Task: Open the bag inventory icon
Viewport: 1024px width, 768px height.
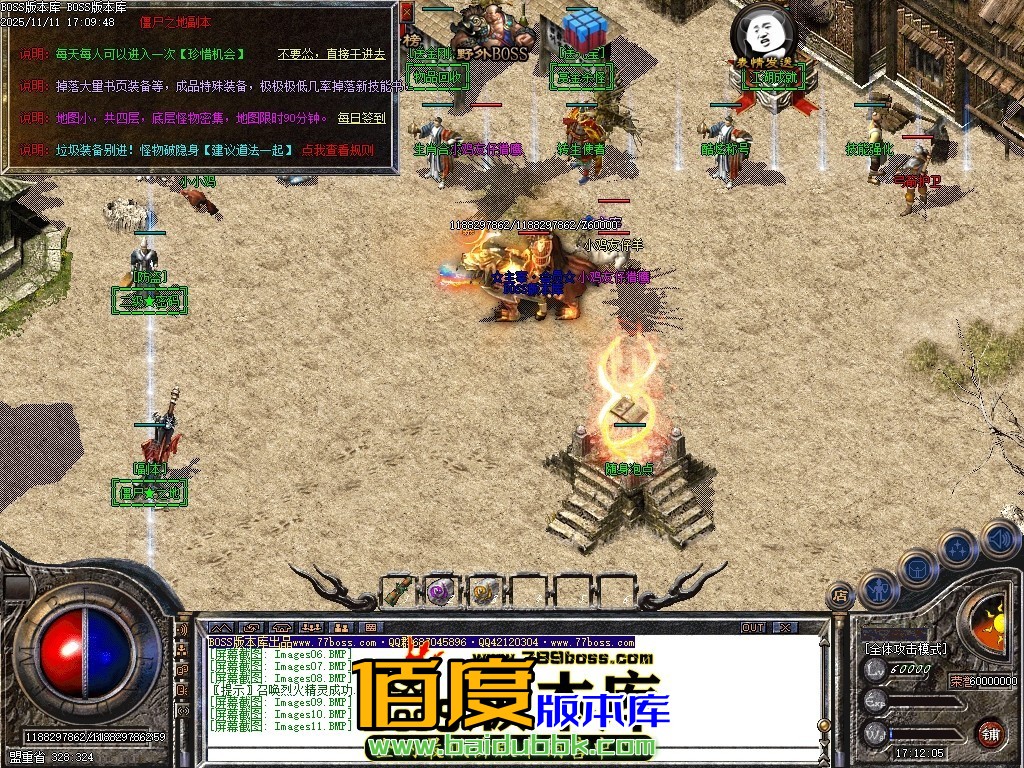Action: [x=918, y=570]
